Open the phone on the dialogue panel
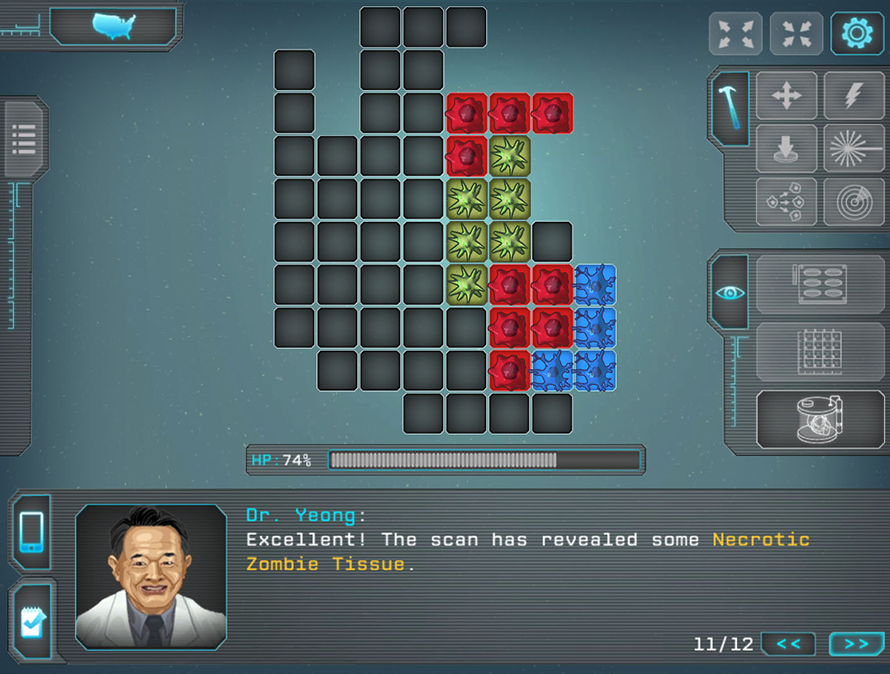The width and height of the screenshot is (890, 674). tap(31, 532)
